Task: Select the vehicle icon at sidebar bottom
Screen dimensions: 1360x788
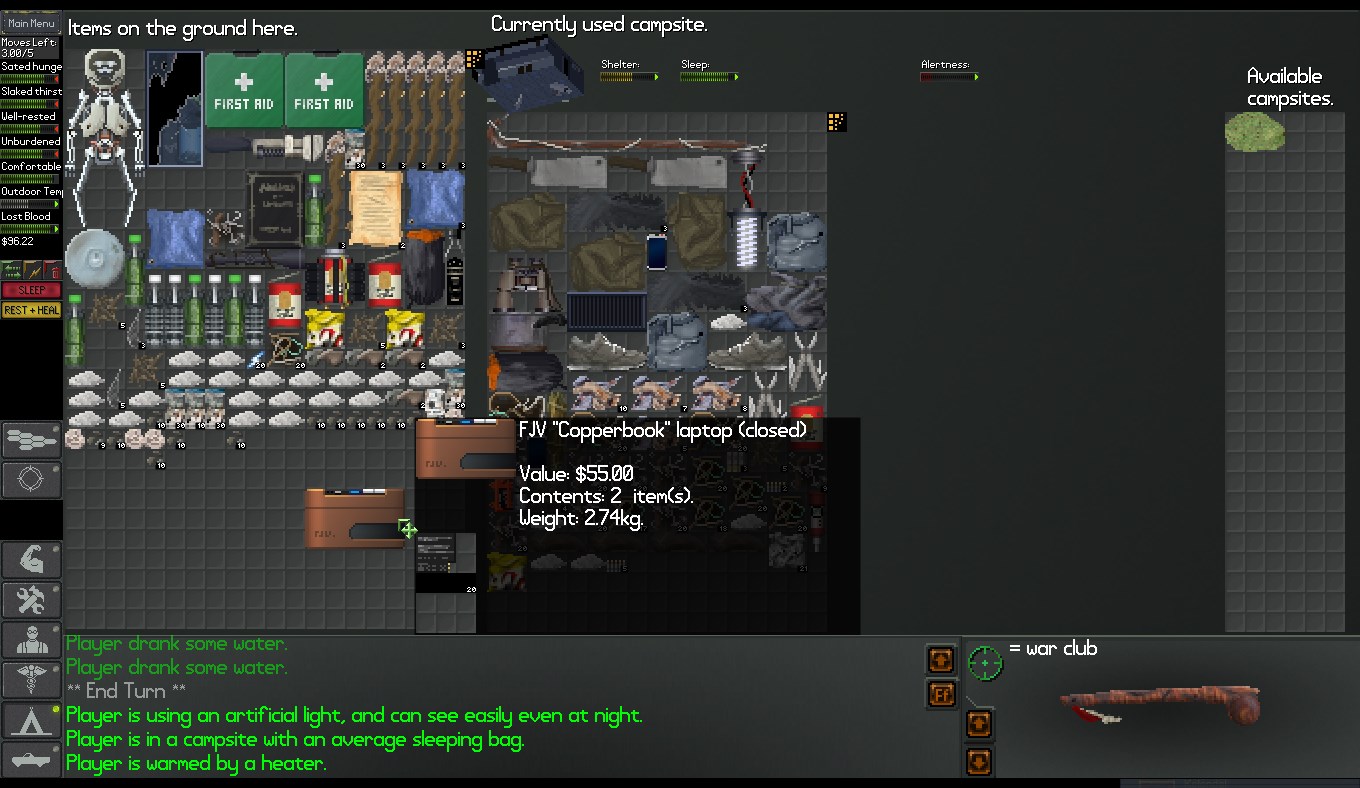Action: pyautogui.click(x=31, y=760)
